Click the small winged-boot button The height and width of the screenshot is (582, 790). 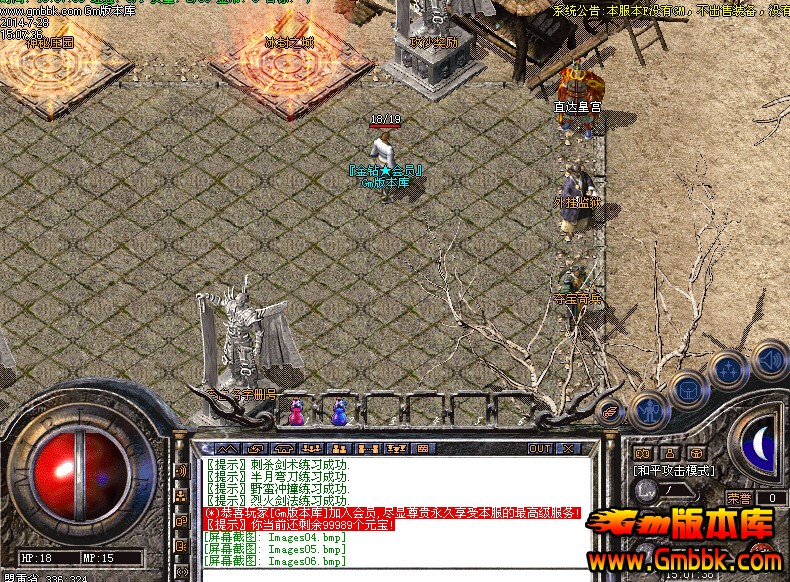coord(609,410)
